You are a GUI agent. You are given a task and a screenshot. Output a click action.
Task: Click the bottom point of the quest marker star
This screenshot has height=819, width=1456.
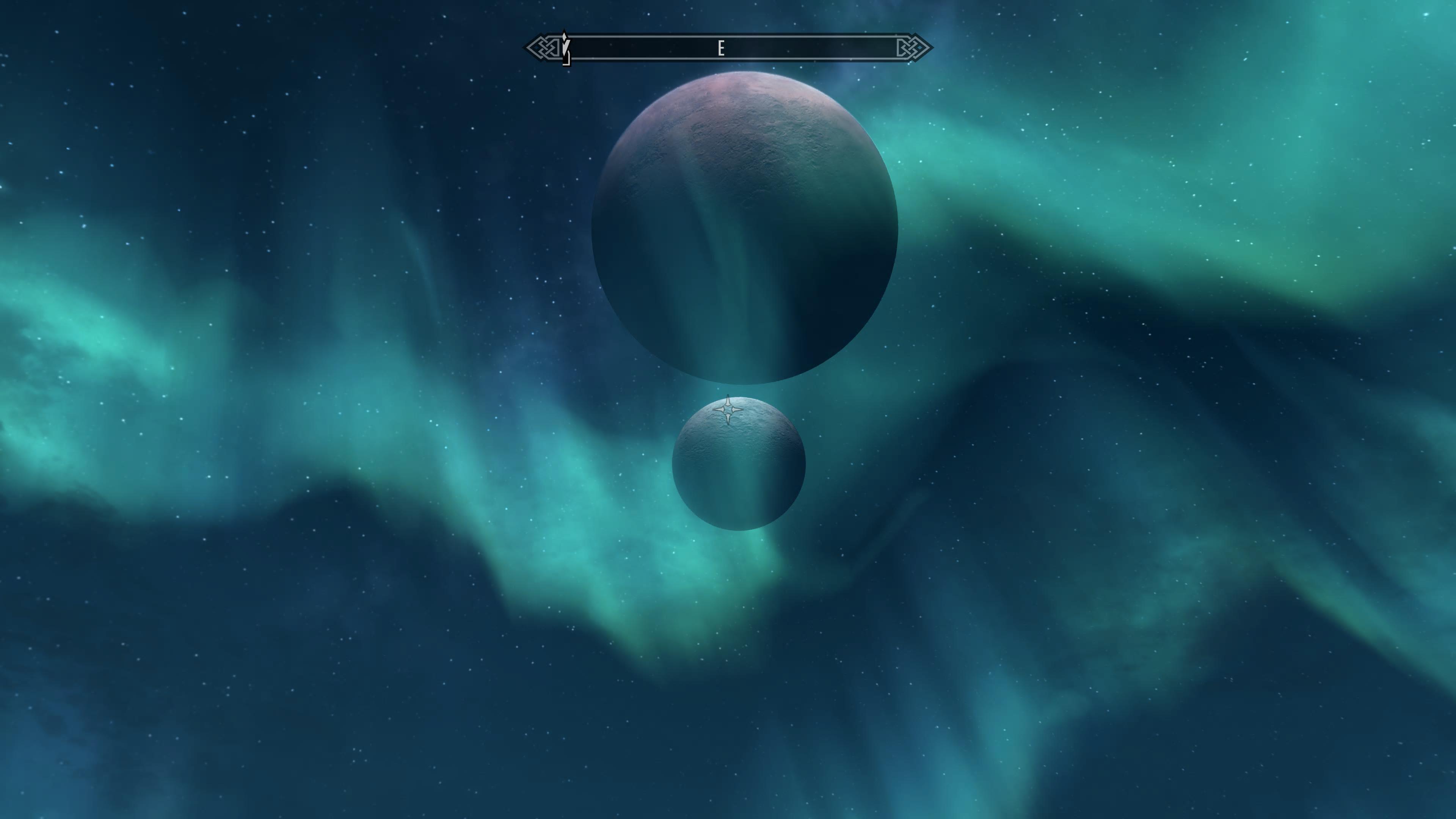[728, 424]
